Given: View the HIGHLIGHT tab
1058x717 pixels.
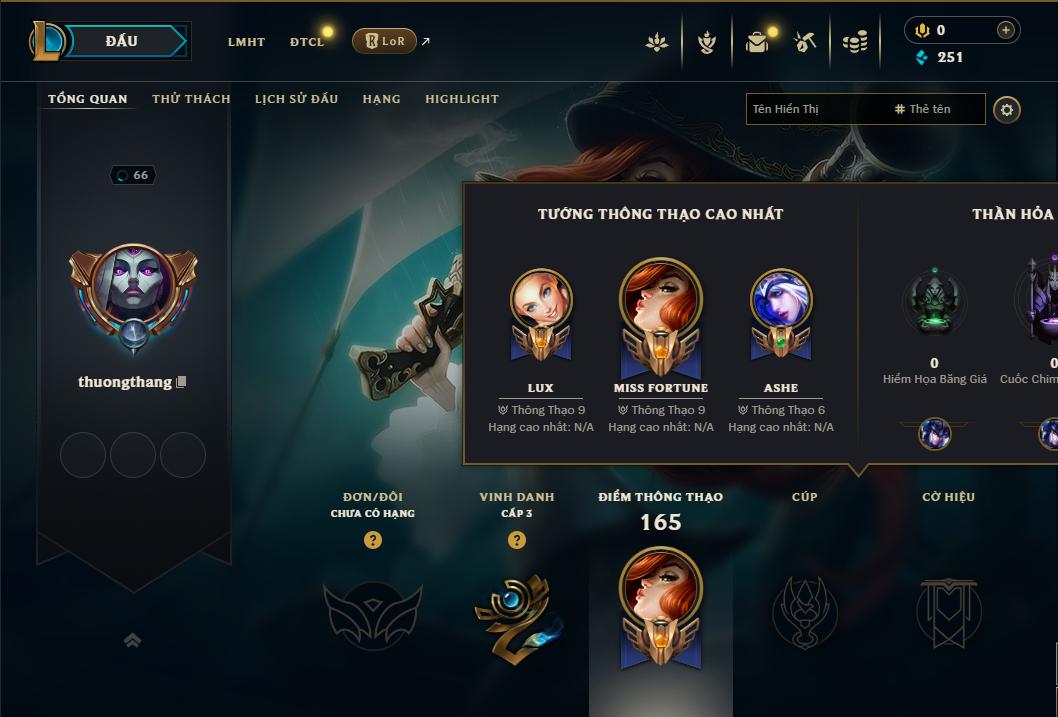Looking at the screenshot, I should pos(461,99).
